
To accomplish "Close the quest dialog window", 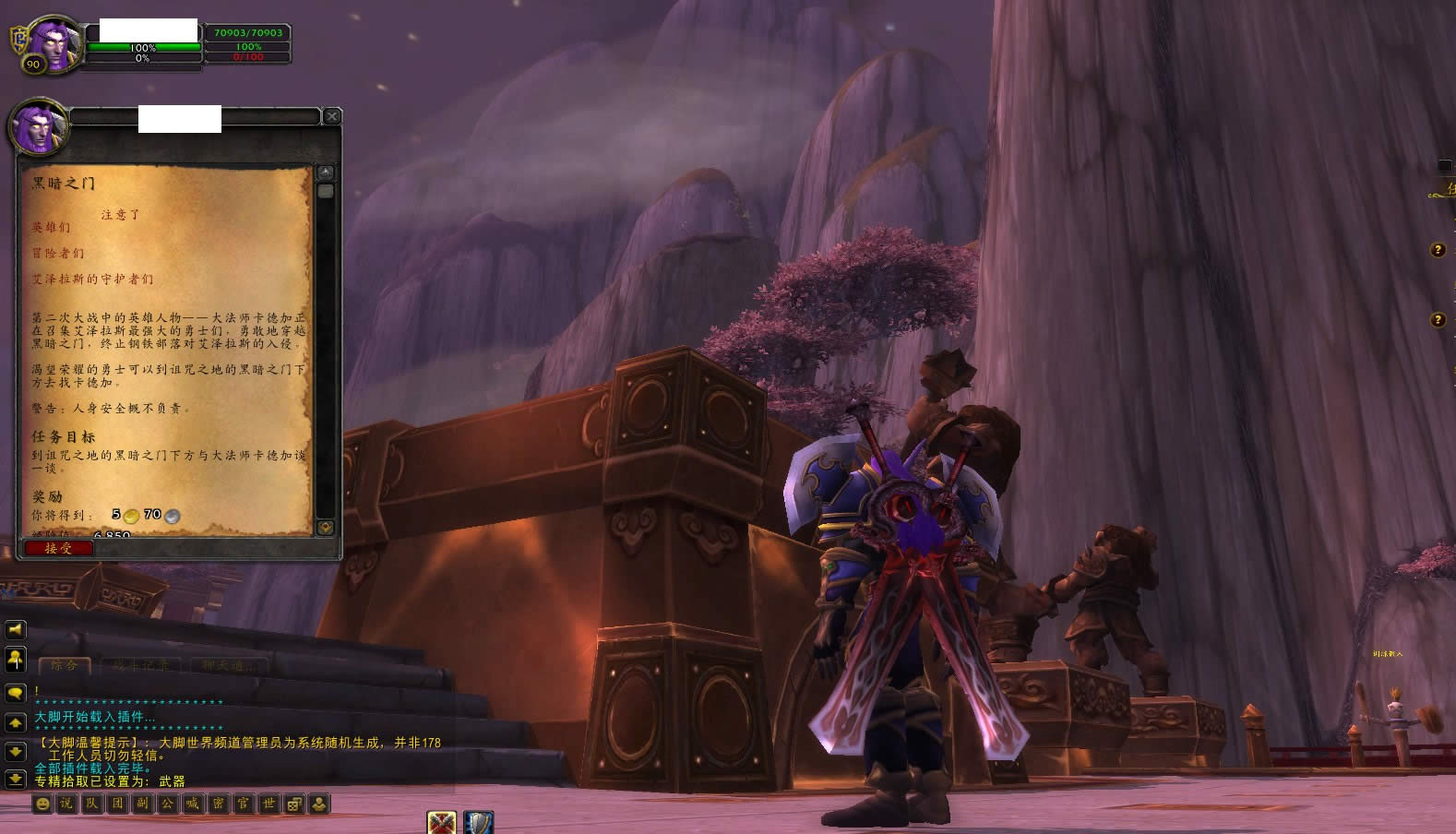I will 331,116.
